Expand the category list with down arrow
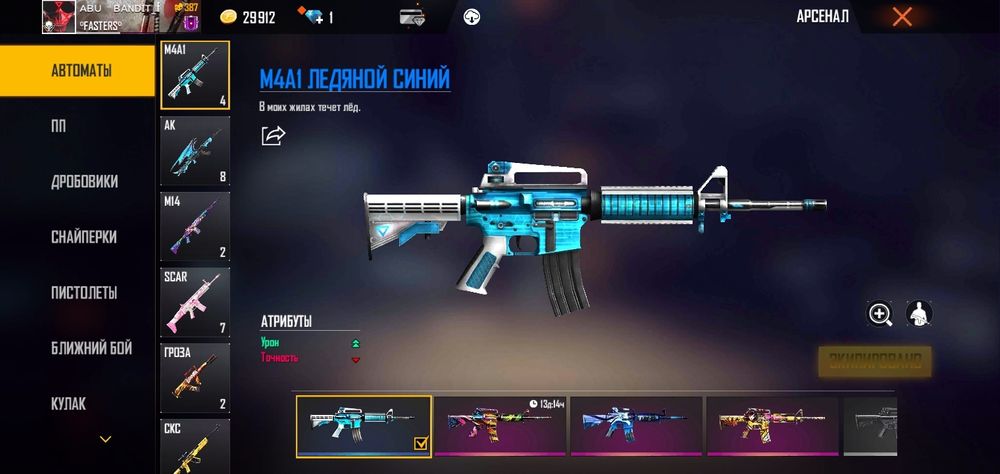This screenshot has width=1000, height=474. tap(105, 439)
